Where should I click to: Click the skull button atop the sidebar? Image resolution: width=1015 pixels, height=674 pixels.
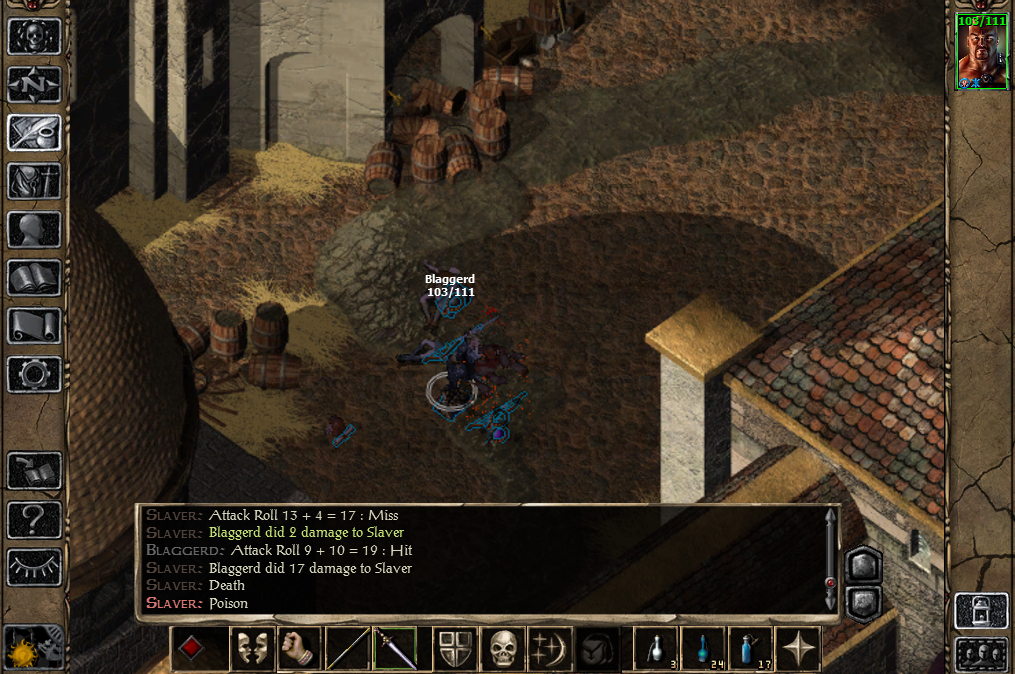point(34,36)
